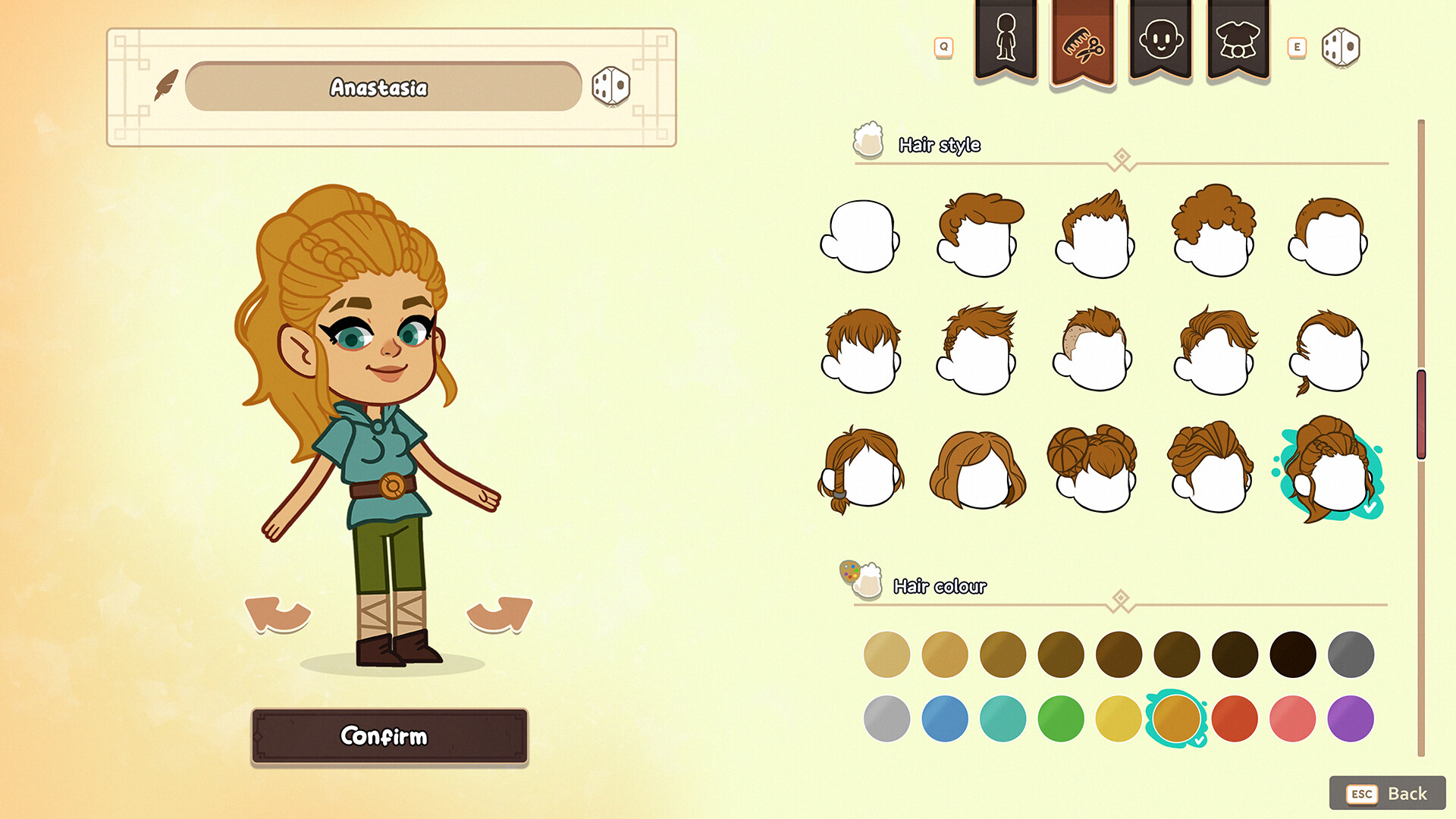1456x819 pixels.
Task: Click the dice to randomize appearance
Action: 1342,48
